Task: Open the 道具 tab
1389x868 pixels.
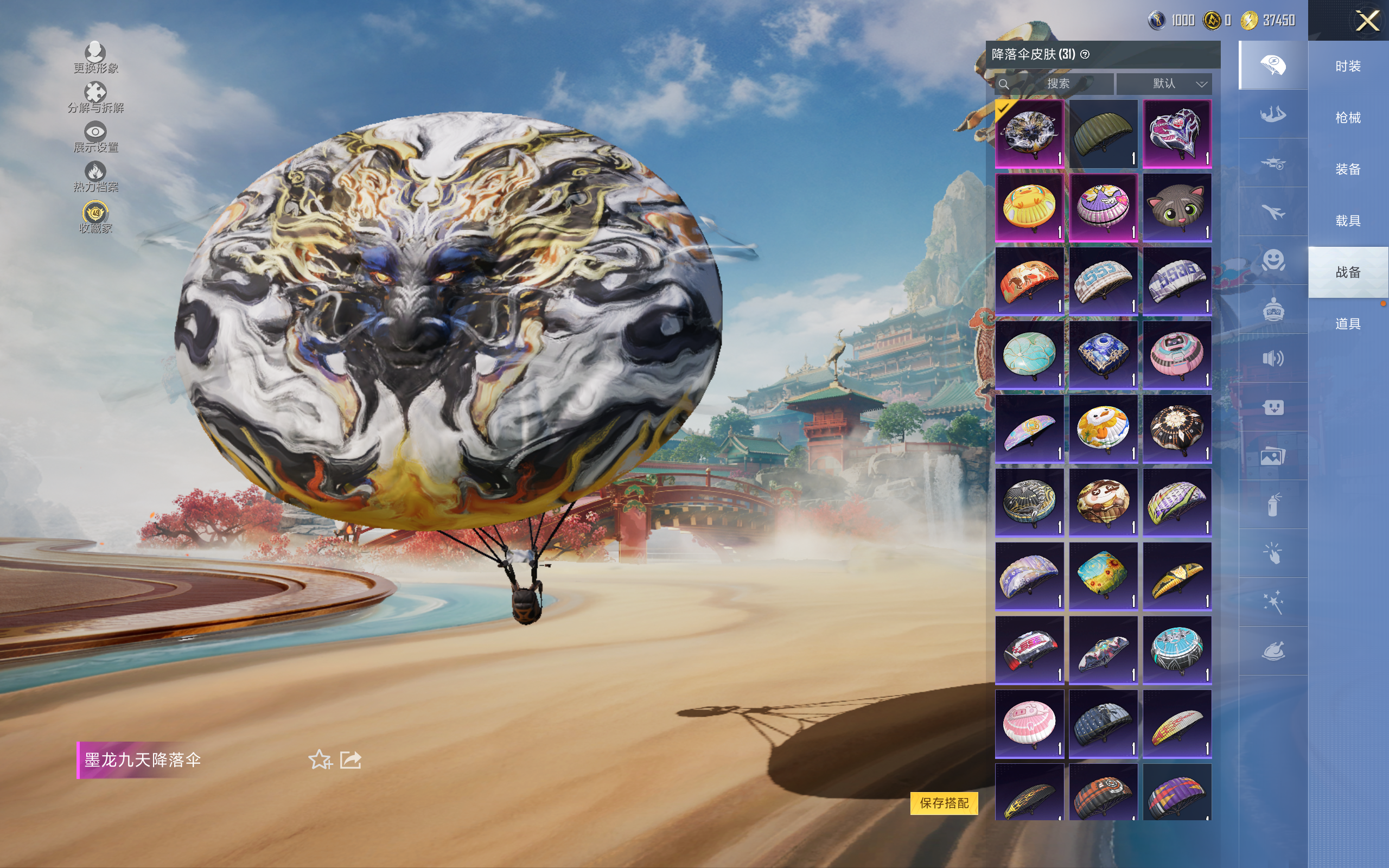Action: pos(1348,324)
